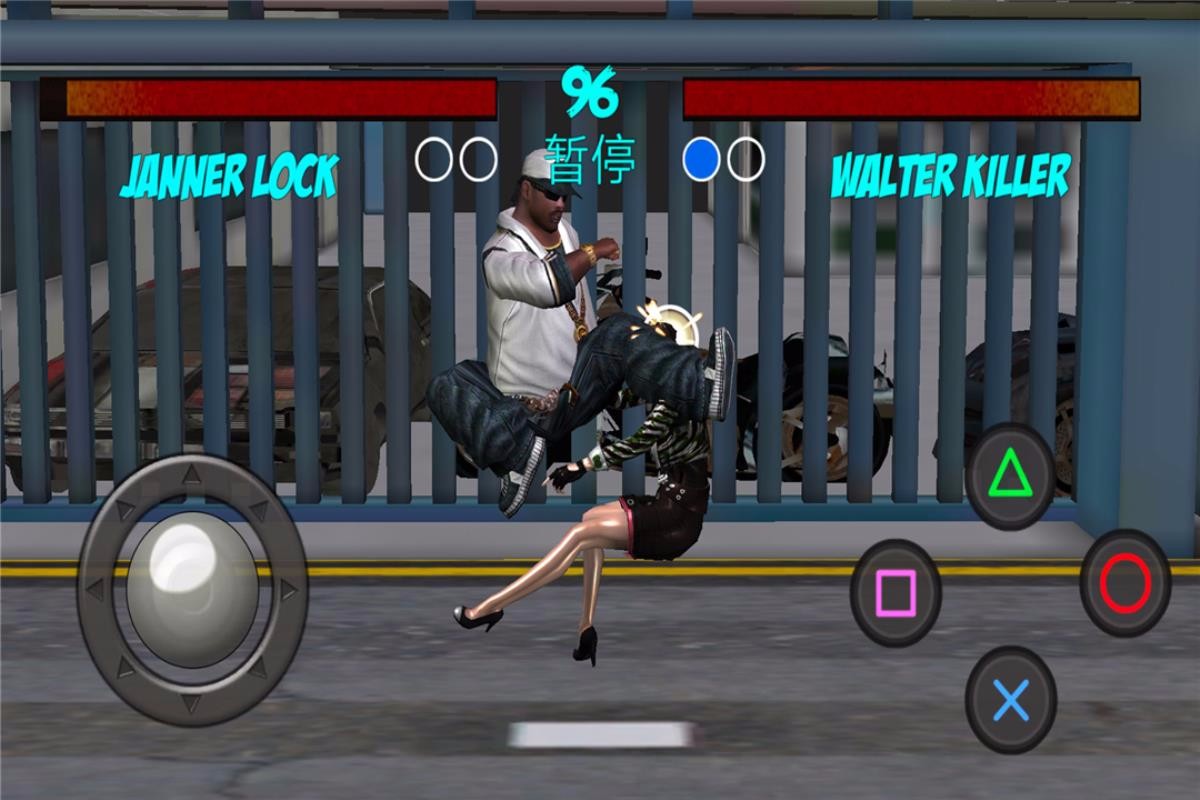Hit the pink square attack button

point(896,593)
